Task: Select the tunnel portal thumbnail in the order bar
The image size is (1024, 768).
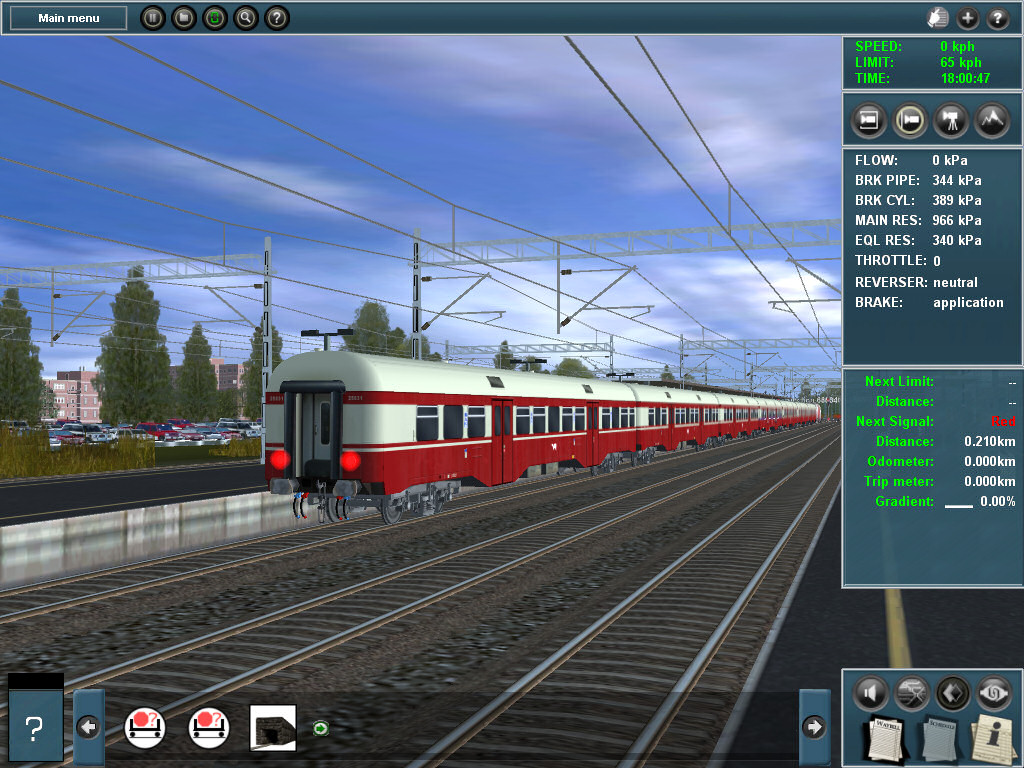Action: (272, 727)
